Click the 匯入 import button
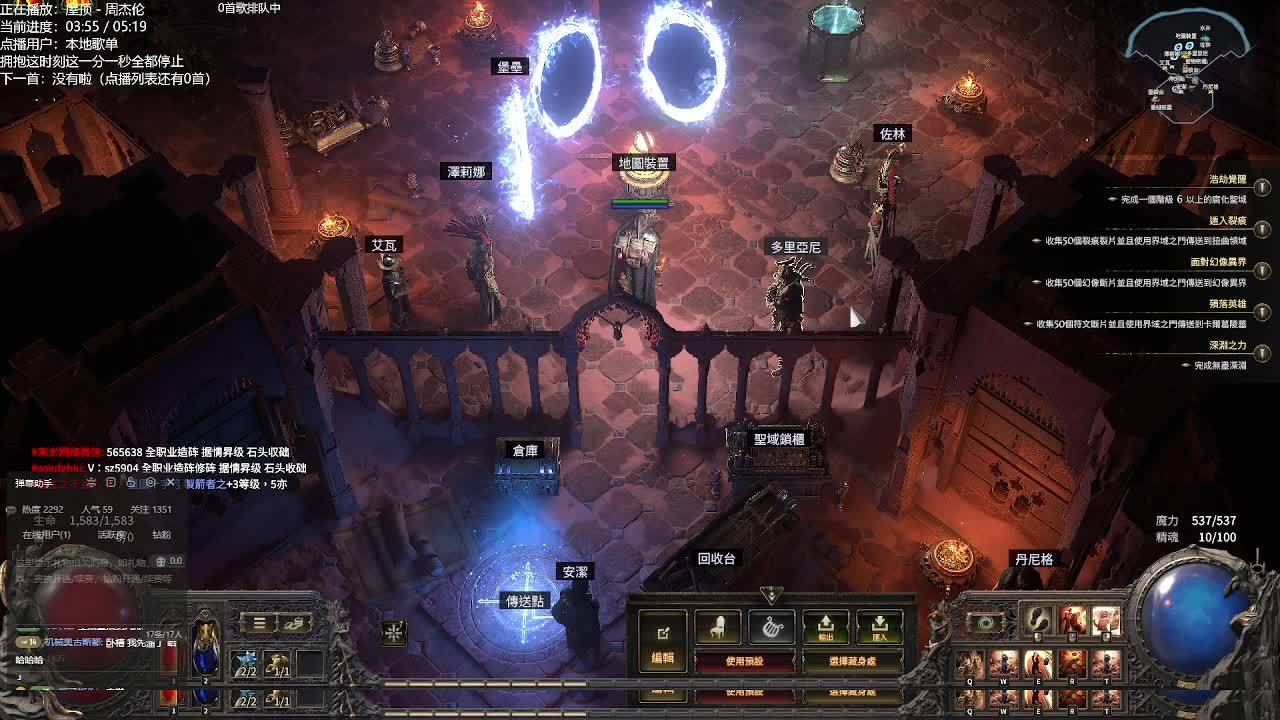 tap(880, 627)
